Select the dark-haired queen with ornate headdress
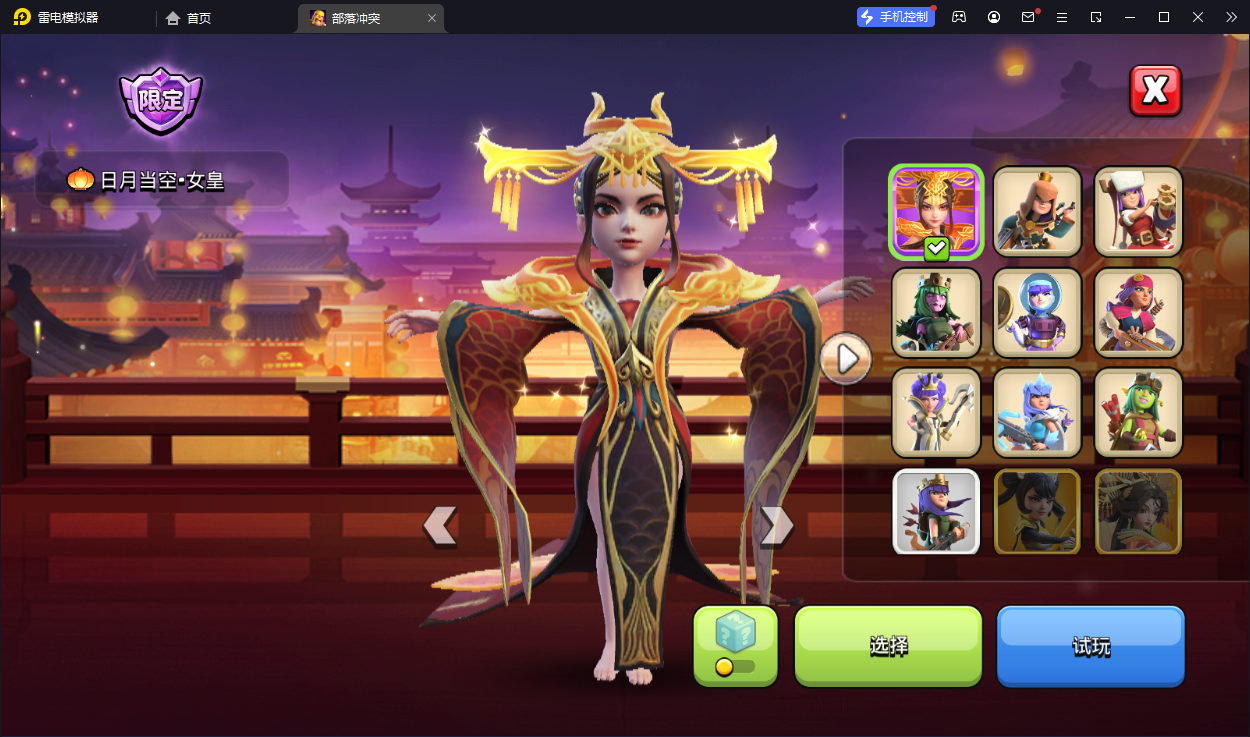Viewport: 1250px width, 737px height. tap(1138, 512)
